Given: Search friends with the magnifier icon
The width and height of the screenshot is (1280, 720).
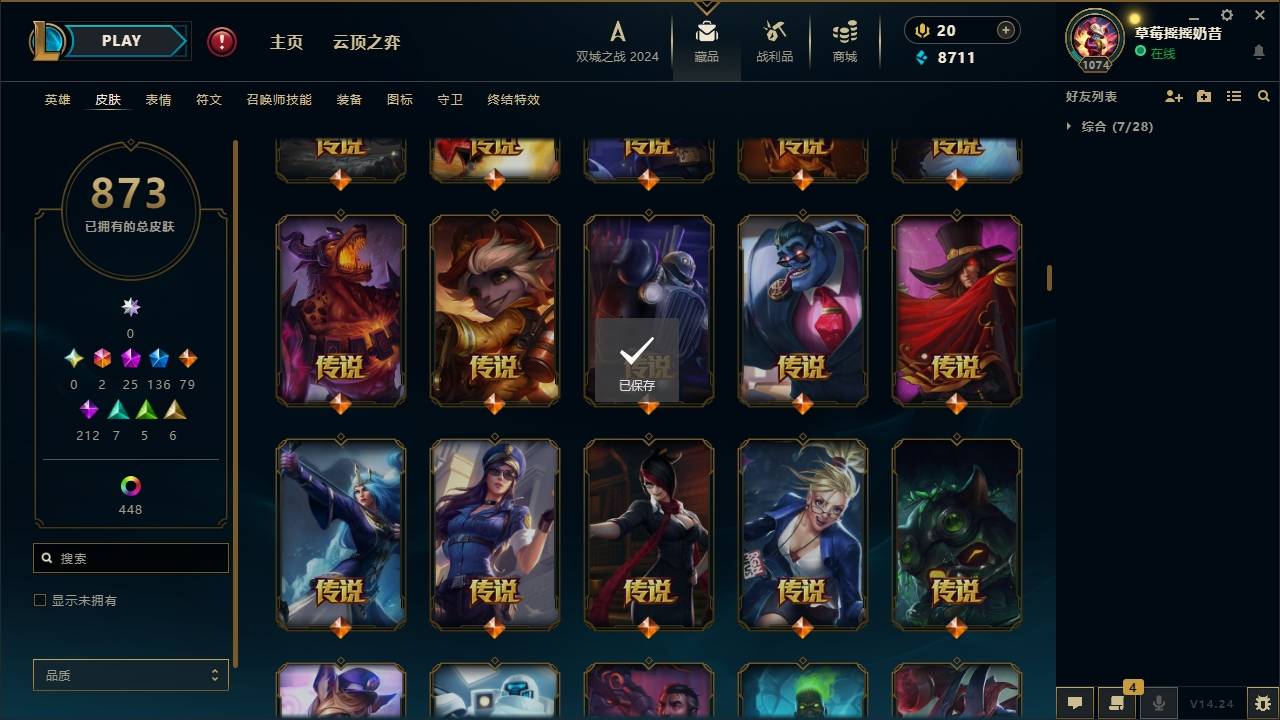Looking at the screenshot, I should 1264,96.
